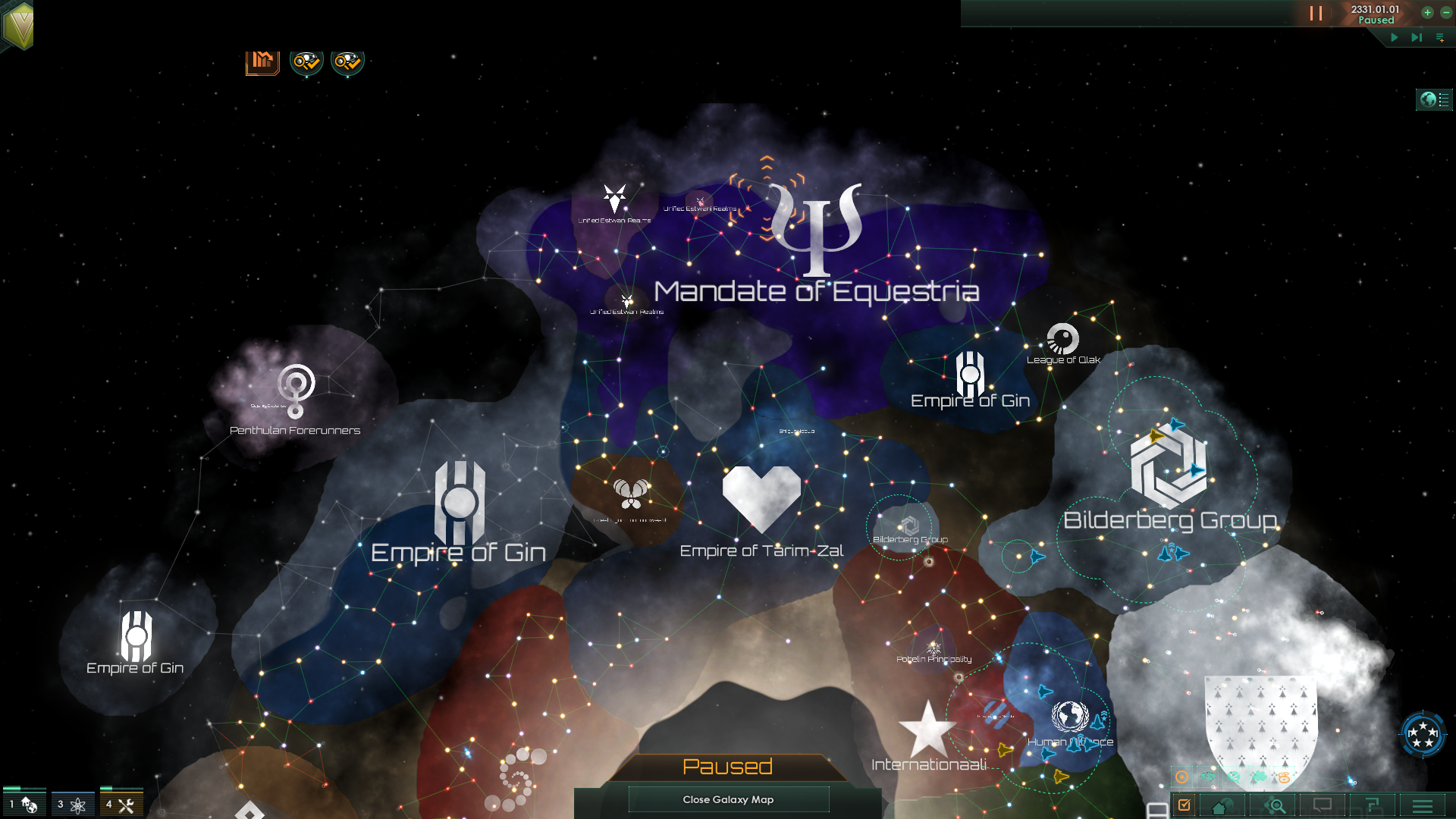Decrease game speed with minus button
The height and width of the screenshot is (819, 1456).
click(1446, 12)
